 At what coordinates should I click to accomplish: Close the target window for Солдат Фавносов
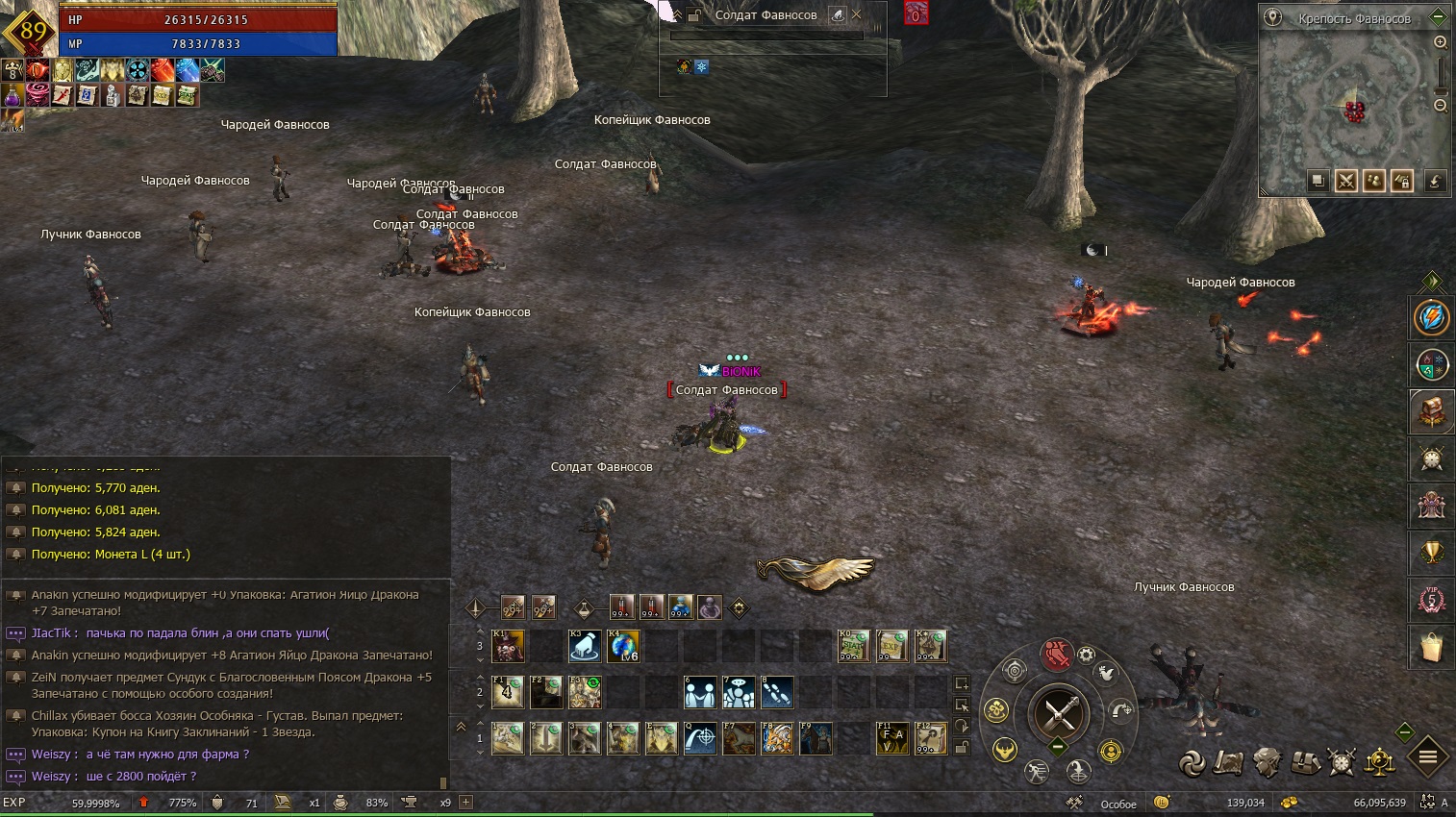[856, 14]
